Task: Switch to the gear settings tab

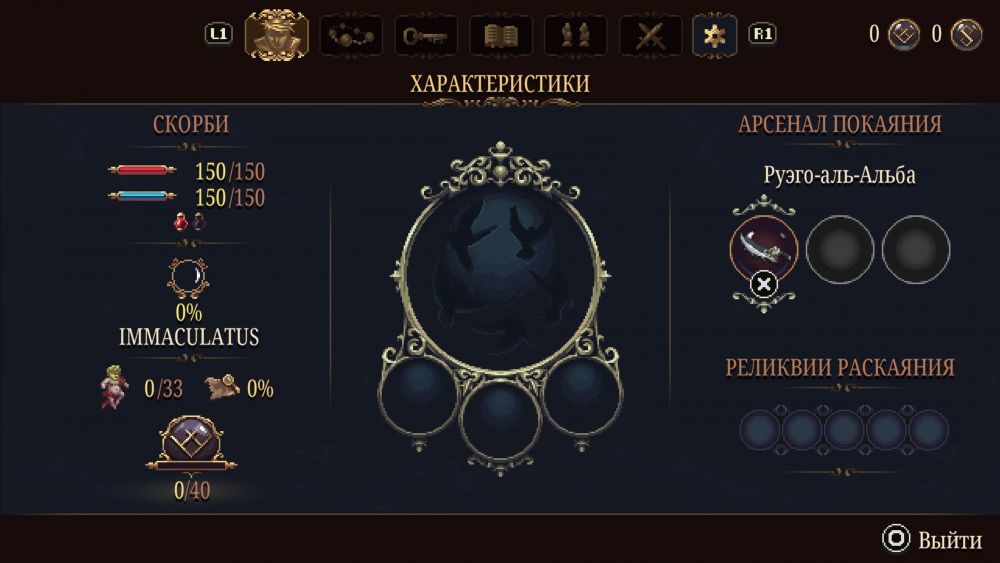Action: [715, 36]
